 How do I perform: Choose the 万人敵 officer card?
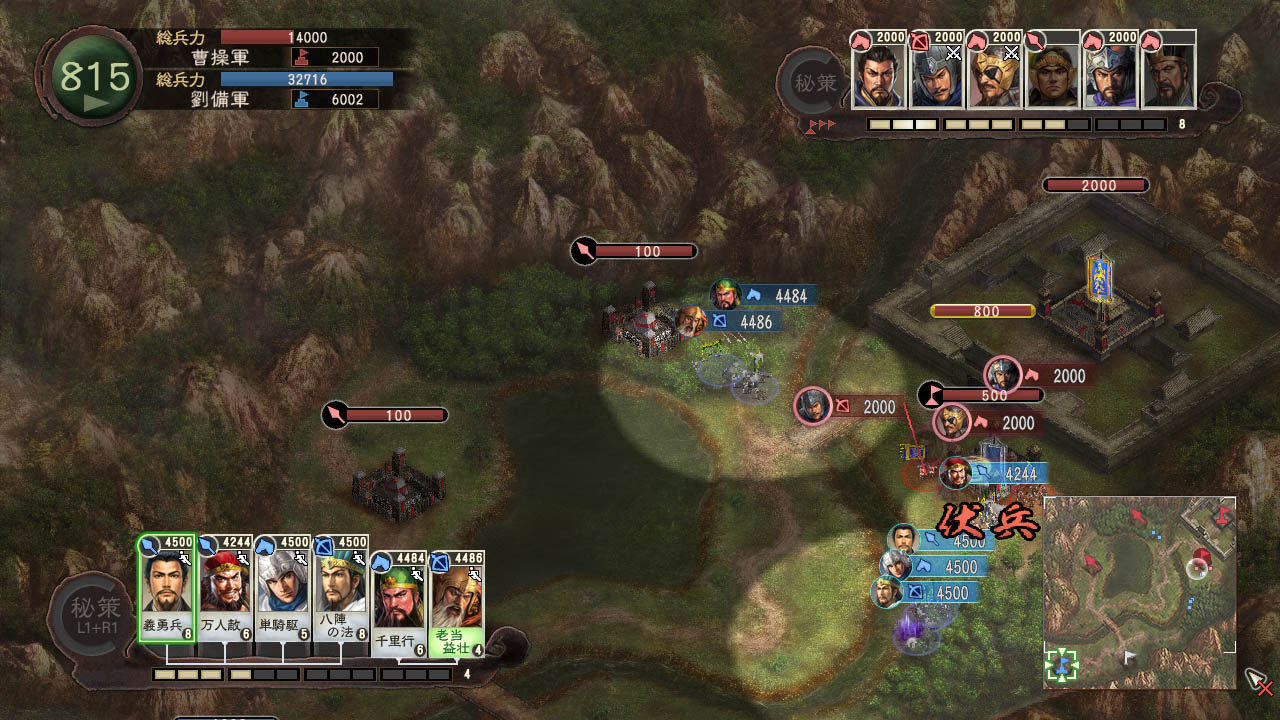tap(225, 588)
